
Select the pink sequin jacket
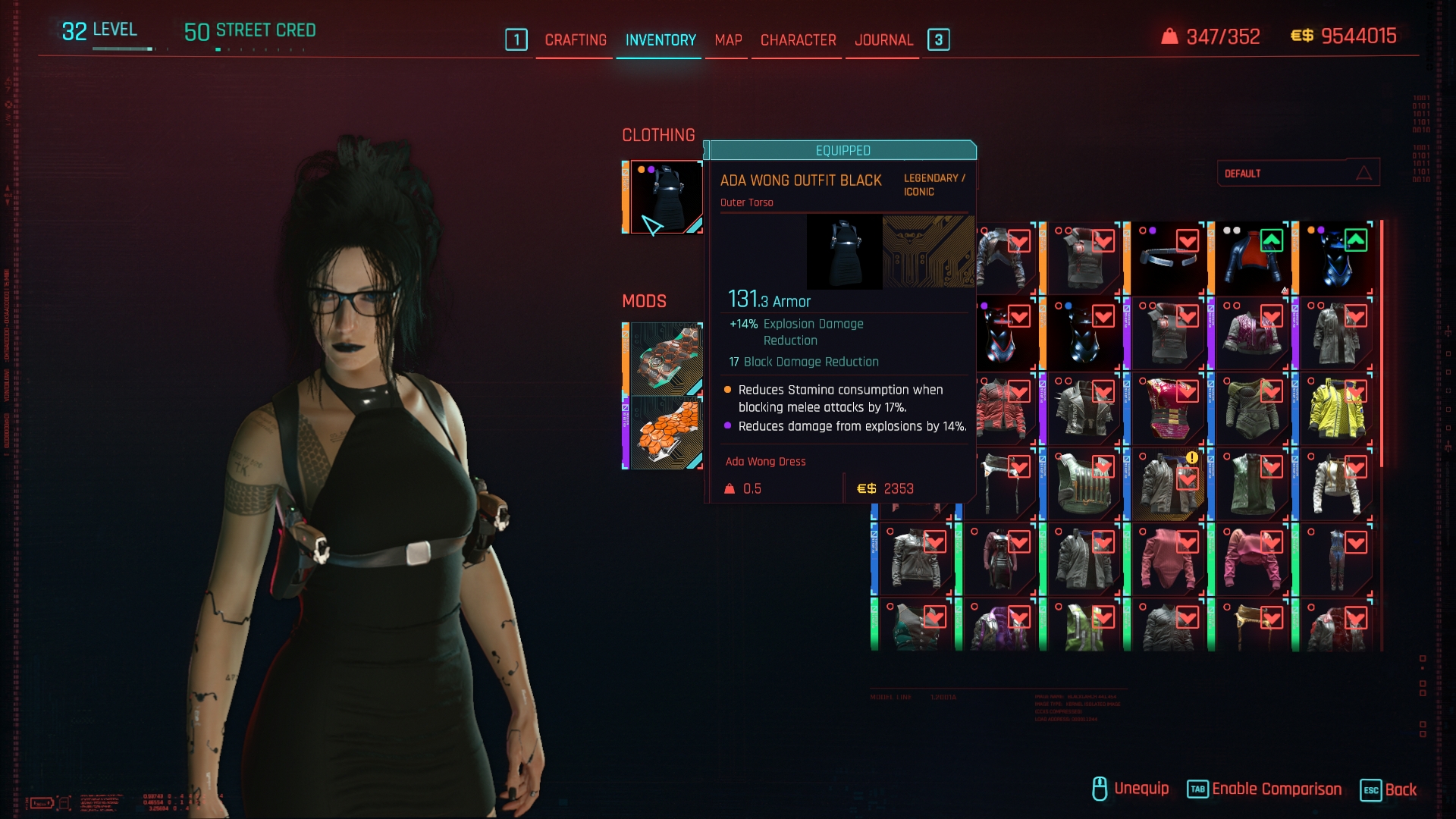pyautogui.click(x=1251, y=334)
